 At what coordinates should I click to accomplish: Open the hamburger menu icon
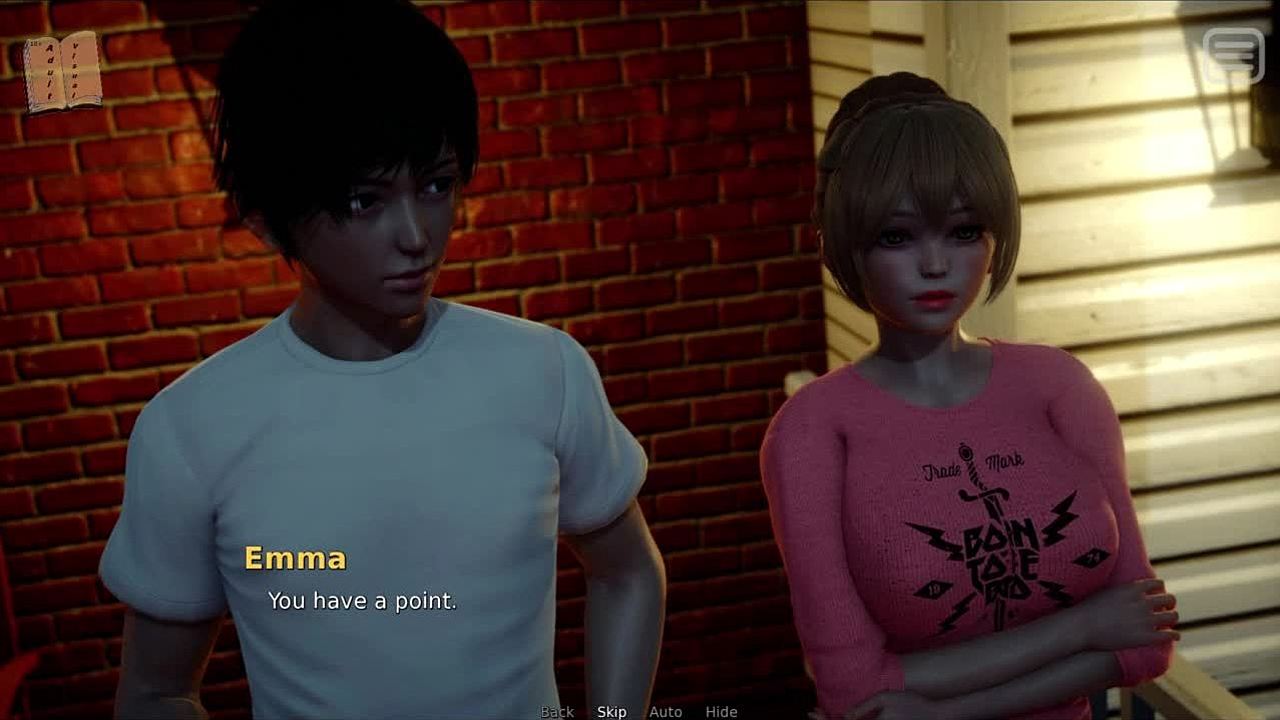1233,54
